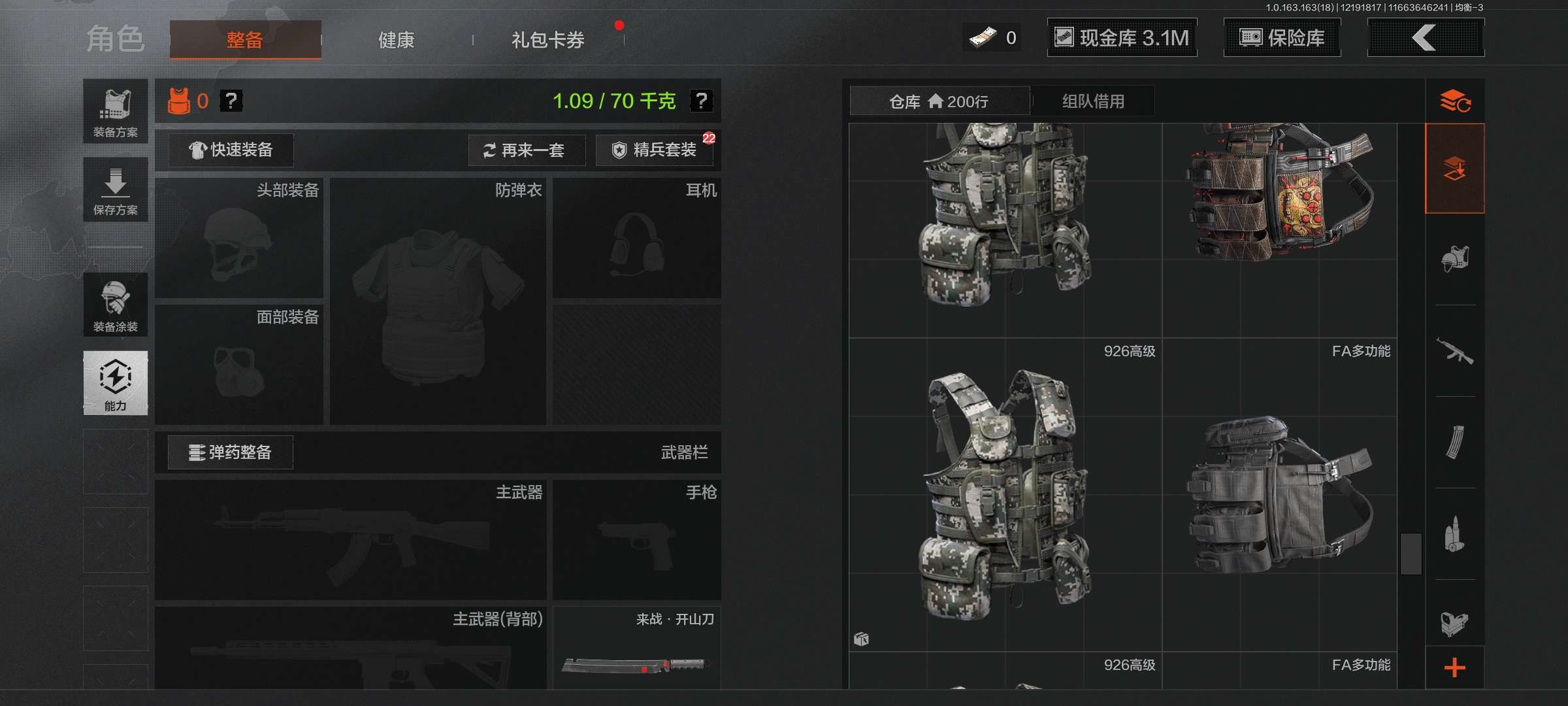
Task: Click the 快速装备 quick equip button
Action: [230, 150]
